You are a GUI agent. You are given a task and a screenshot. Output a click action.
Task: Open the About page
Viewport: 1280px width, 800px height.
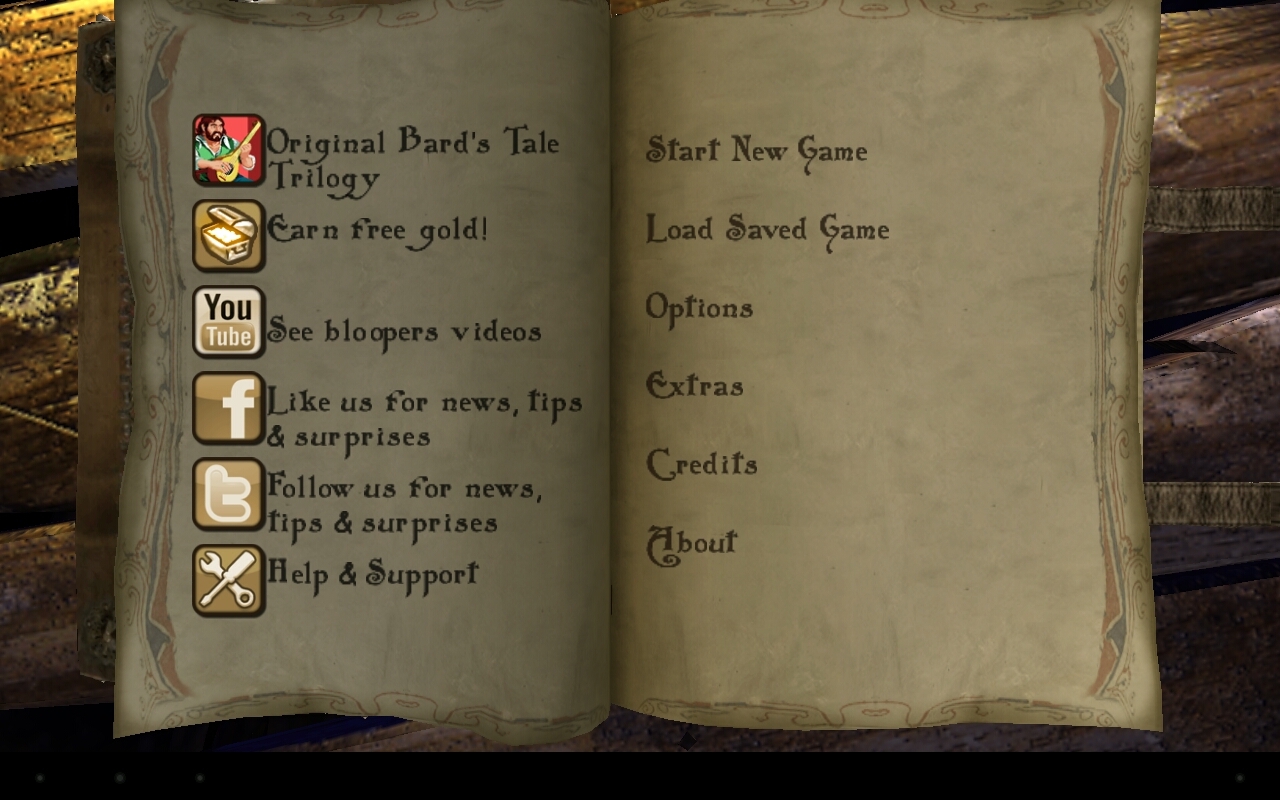tap(692, 543)
